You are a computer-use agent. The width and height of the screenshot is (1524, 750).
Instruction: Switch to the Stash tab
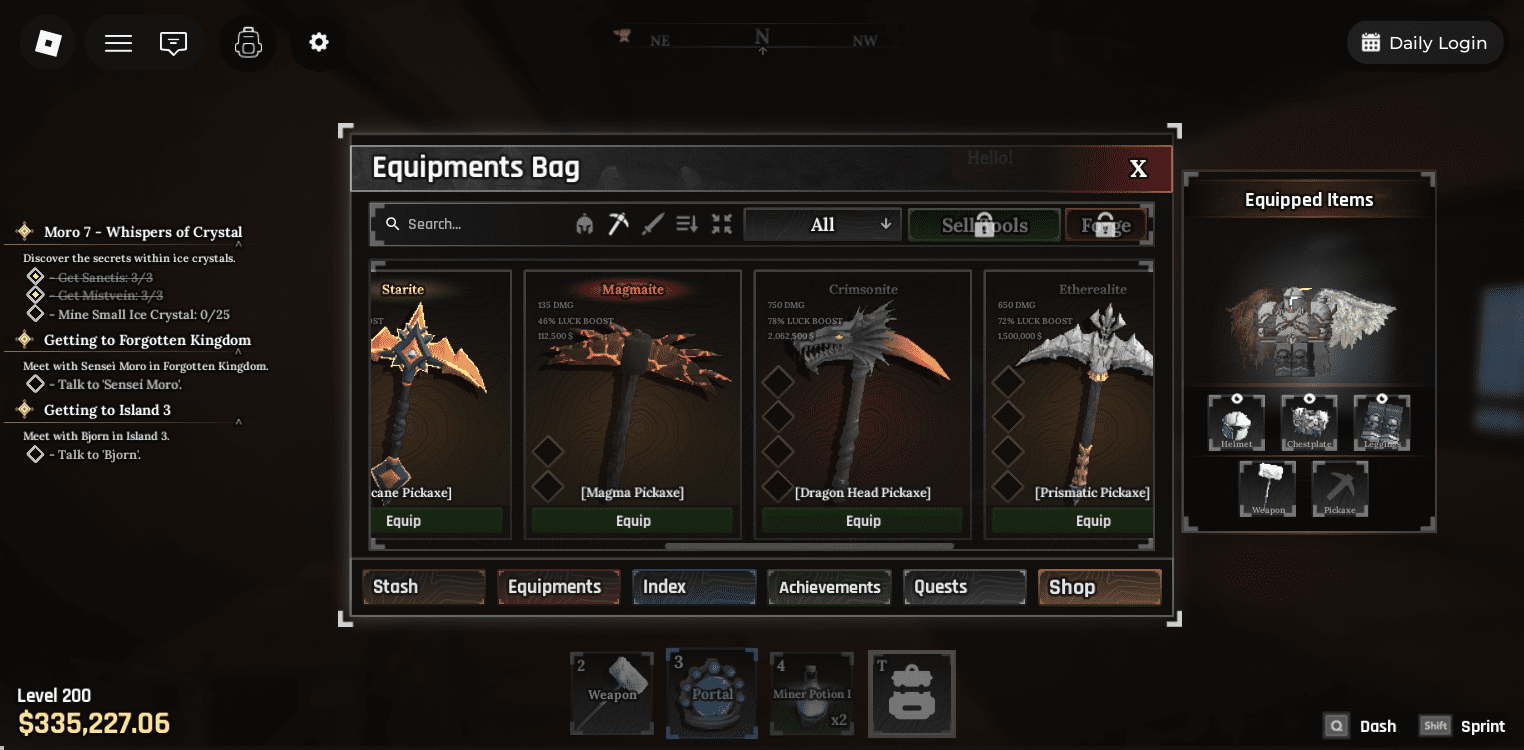[423, 587]
